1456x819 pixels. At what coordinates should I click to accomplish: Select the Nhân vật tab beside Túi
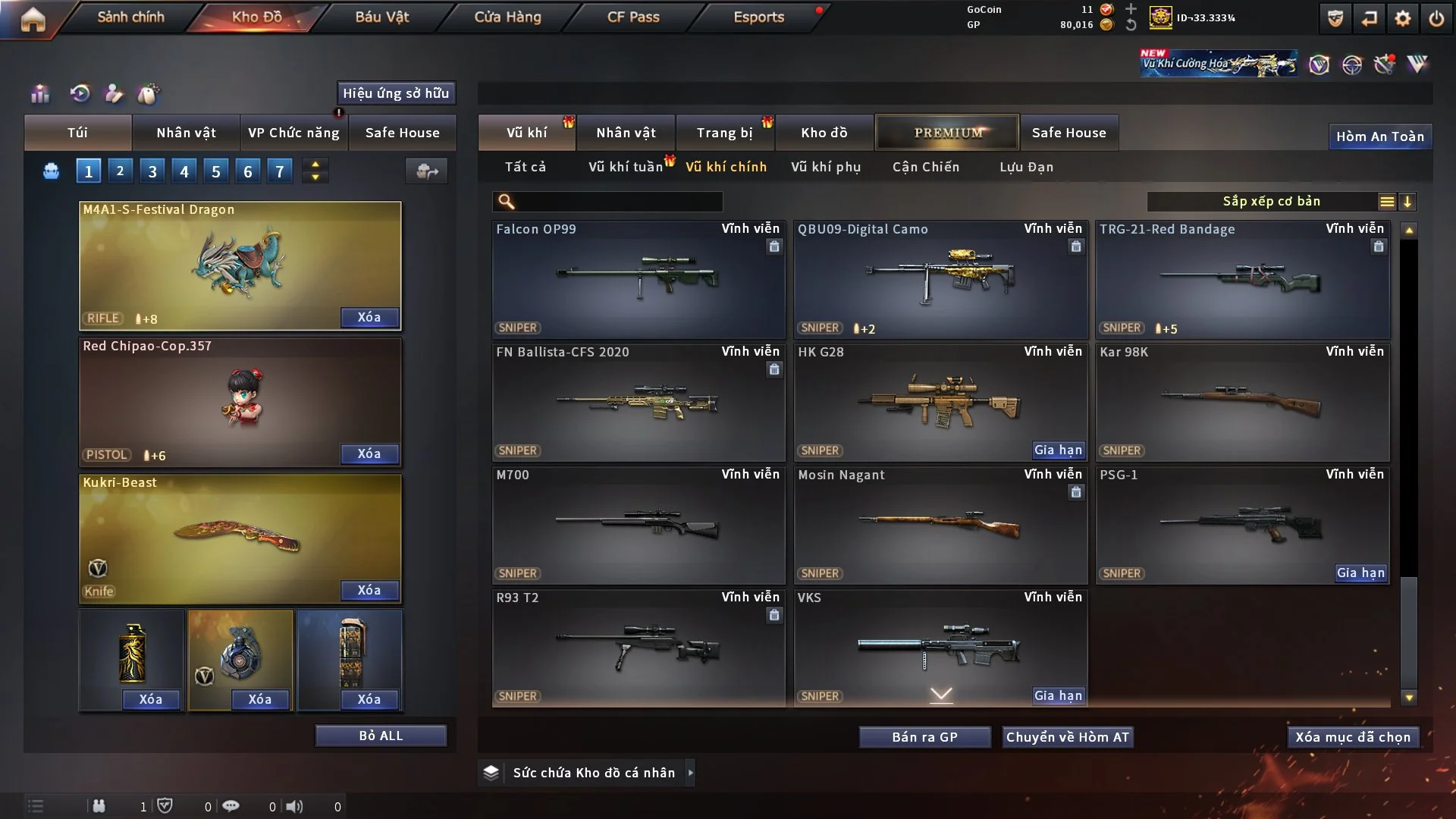click(x=186, y=133)
